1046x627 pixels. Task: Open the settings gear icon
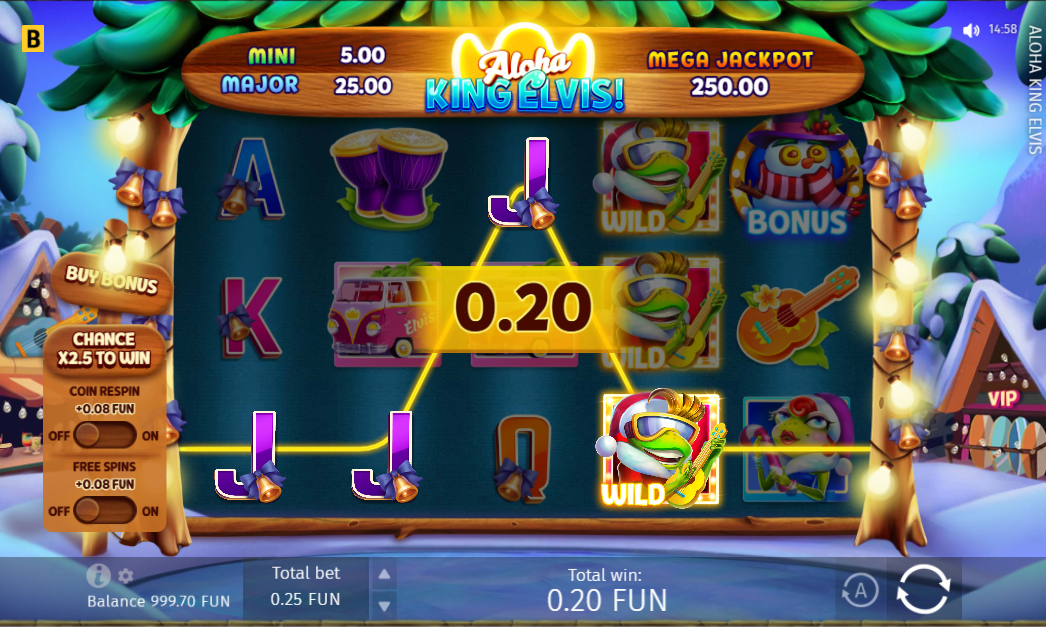(x=126, y=576)
